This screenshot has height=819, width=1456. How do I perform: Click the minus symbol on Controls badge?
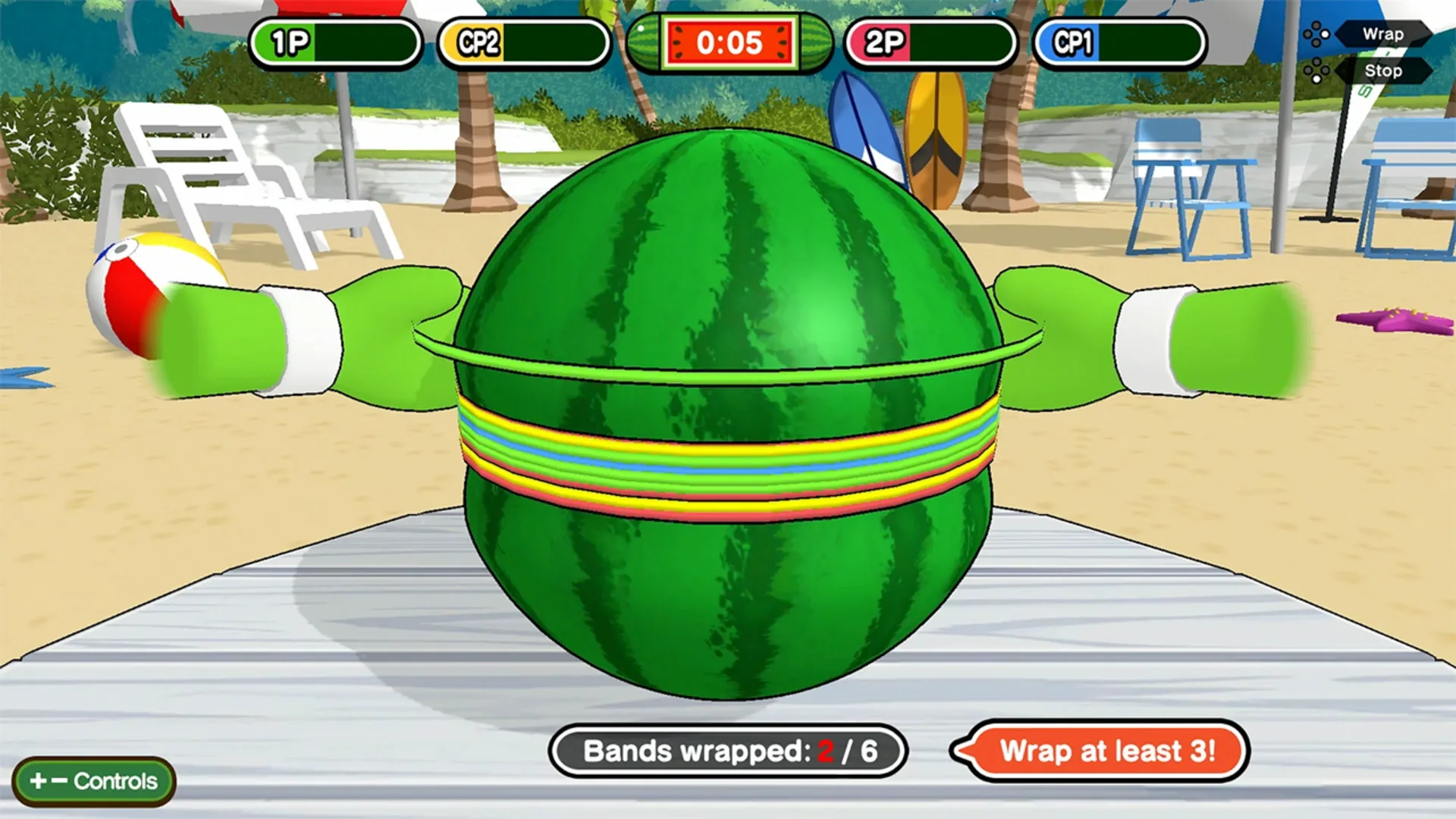(x=61, y=780)
